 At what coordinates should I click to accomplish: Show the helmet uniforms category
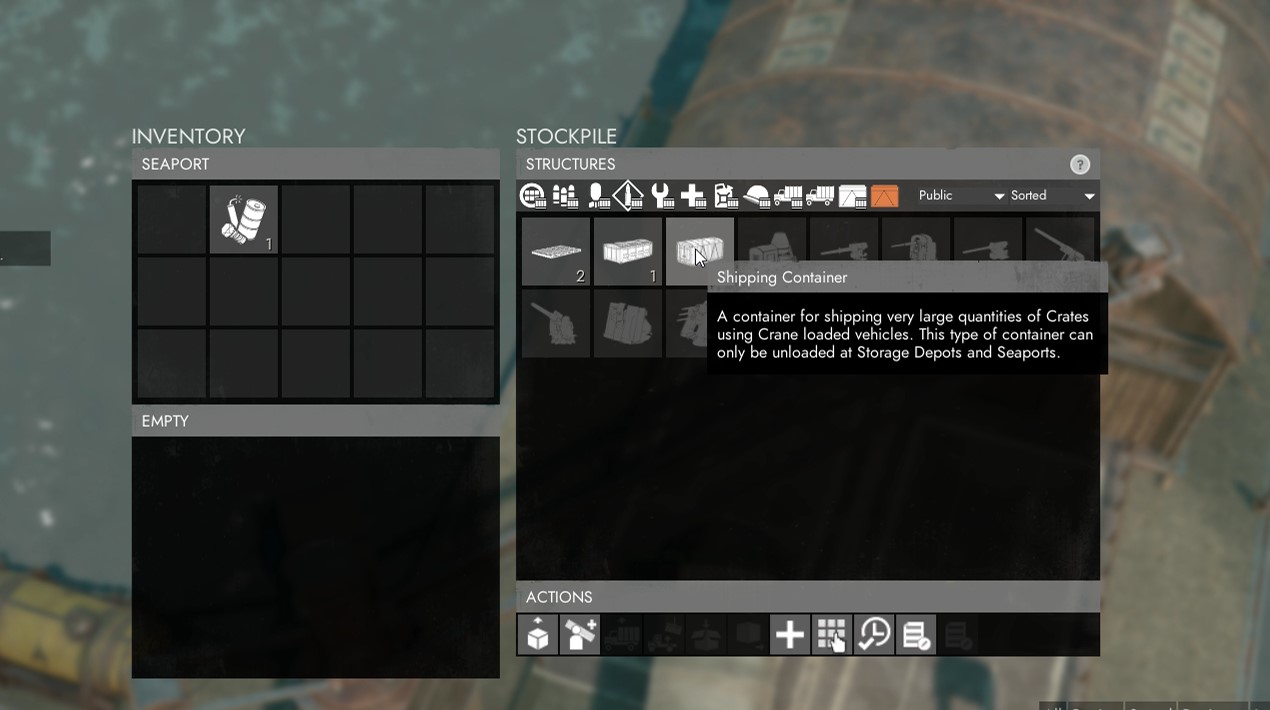[757, 196]
